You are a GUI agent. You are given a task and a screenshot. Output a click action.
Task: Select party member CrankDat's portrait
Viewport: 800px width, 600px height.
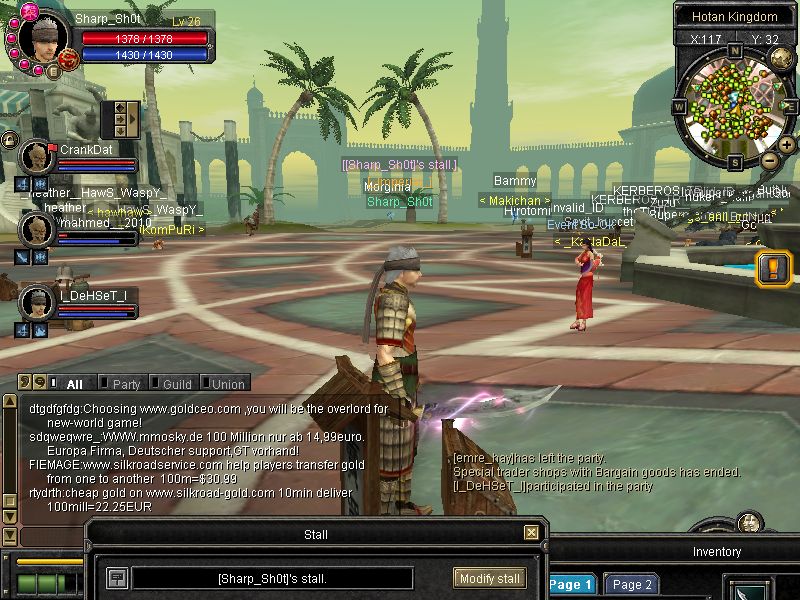click(x=38, y=157)
